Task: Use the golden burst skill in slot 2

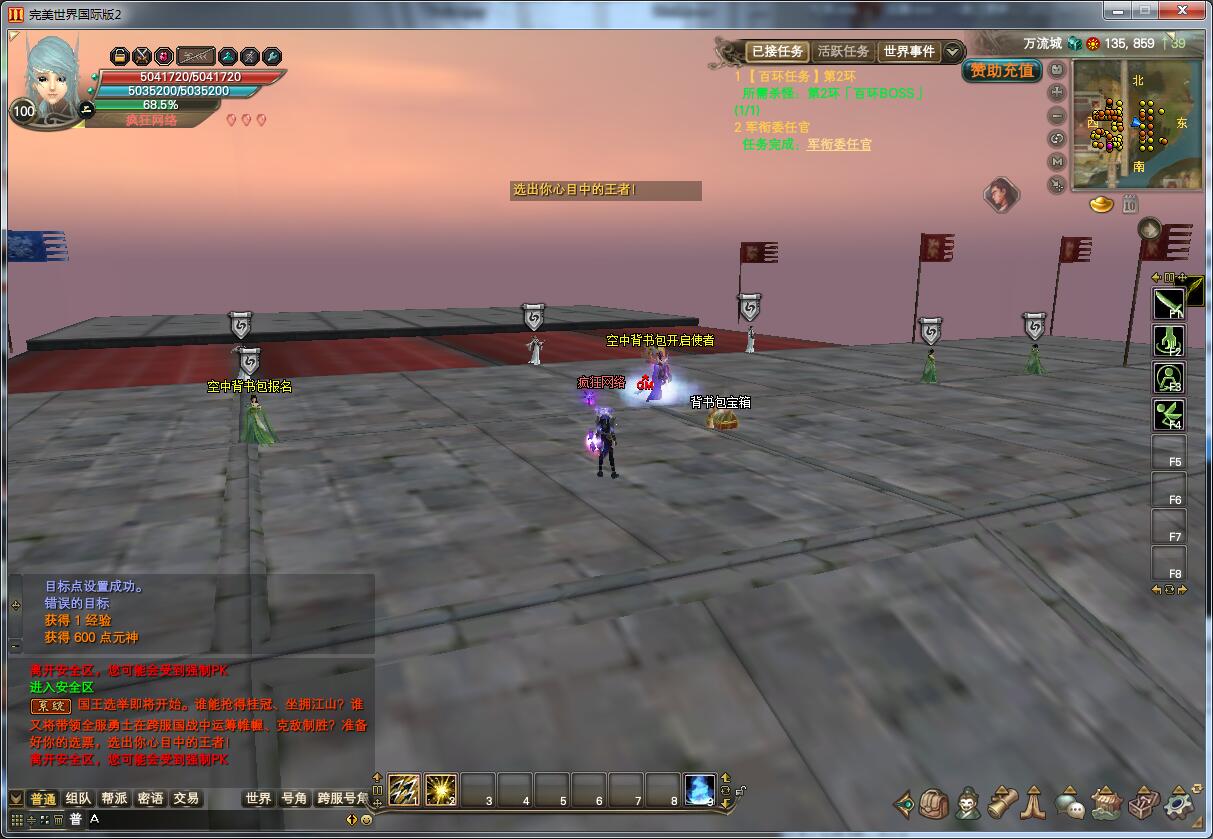Action: click(441, 789)
